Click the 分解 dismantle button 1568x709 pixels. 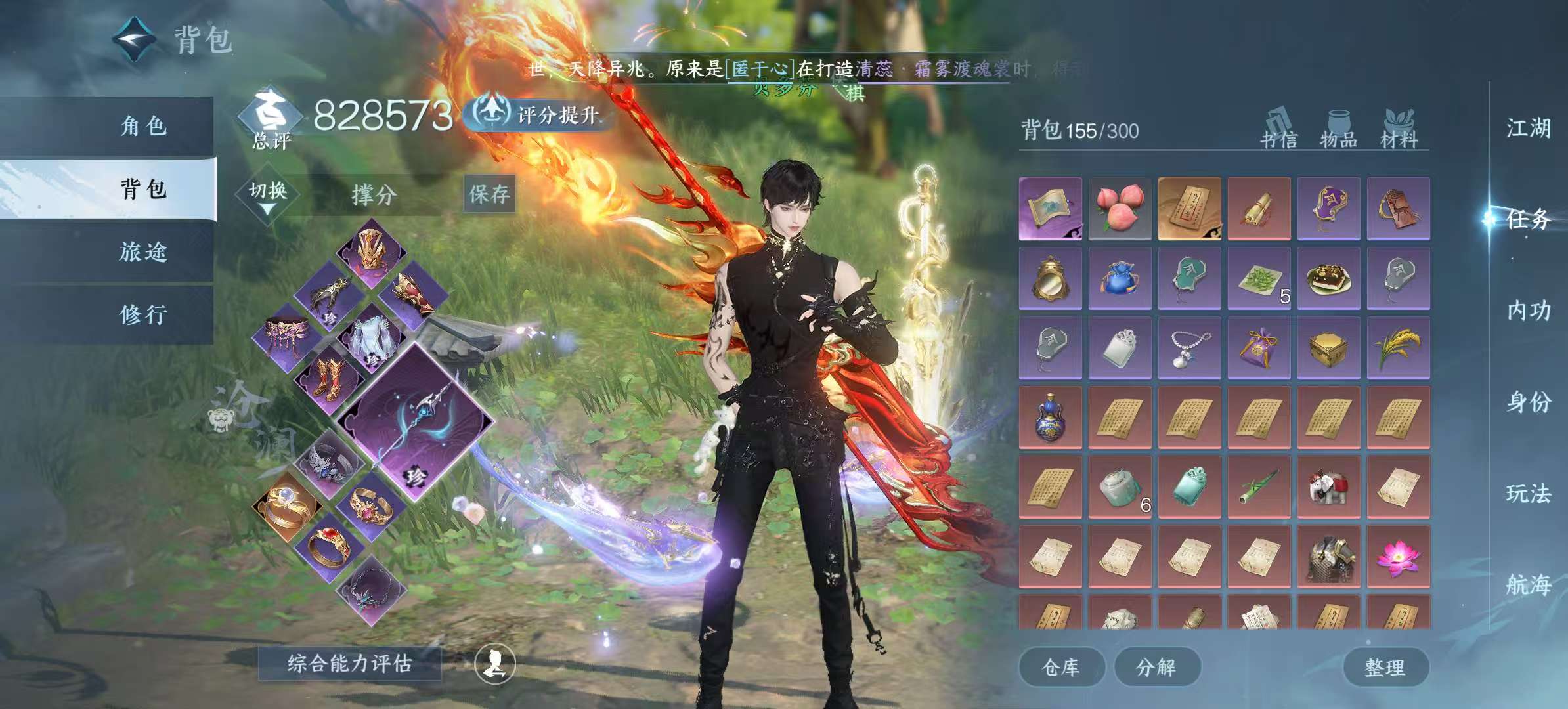[x=1156, y=667]
